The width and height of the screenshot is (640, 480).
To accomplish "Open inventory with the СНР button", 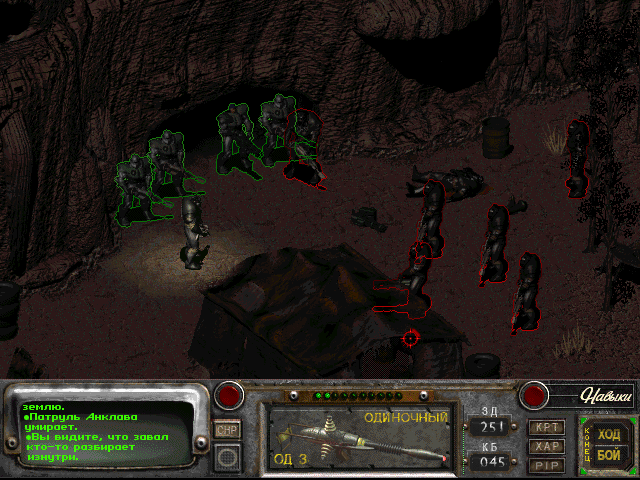I will [x=228, y=430].
